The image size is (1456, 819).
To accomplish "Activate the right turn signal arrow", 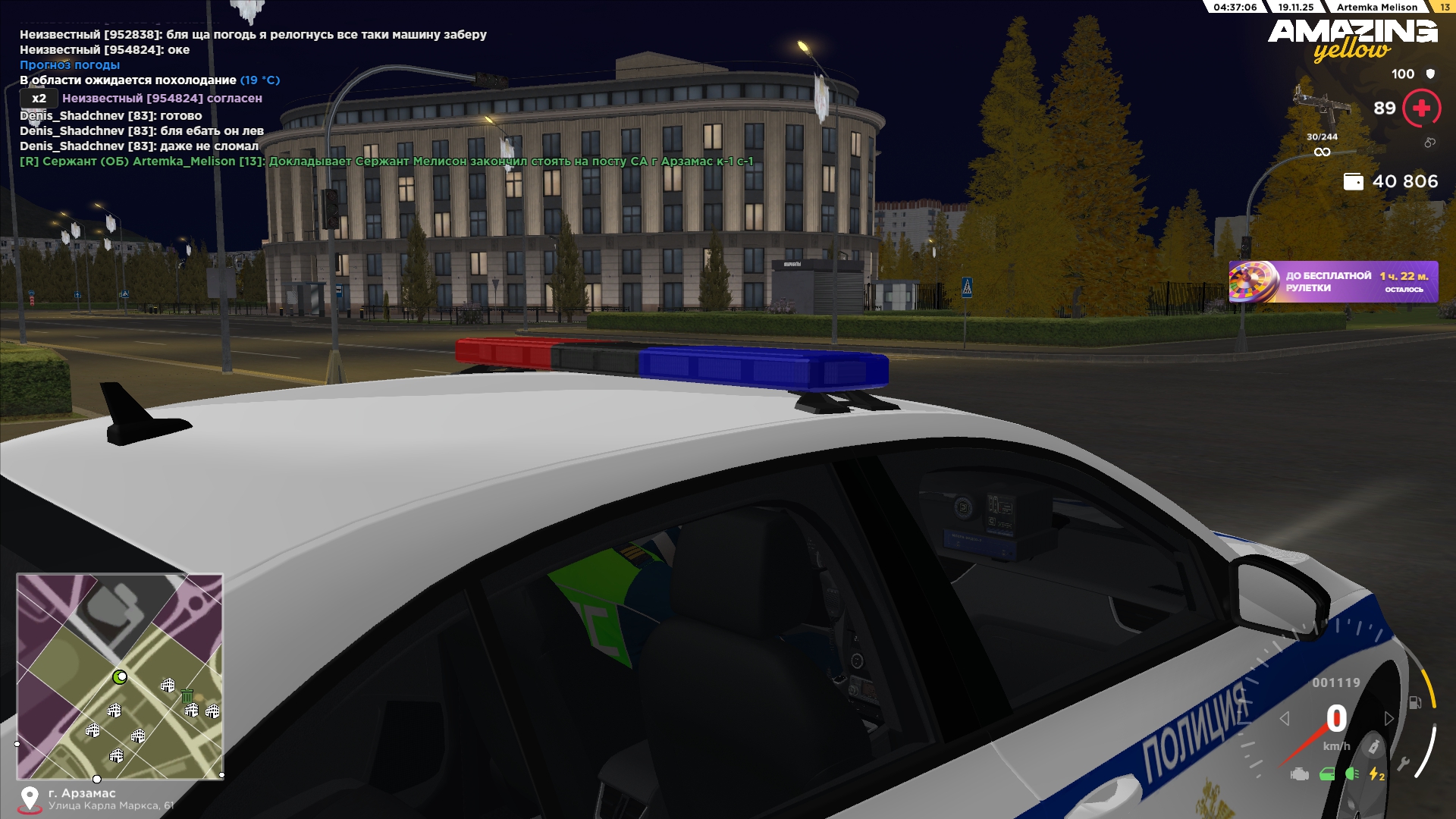I will pos(1389,718).
